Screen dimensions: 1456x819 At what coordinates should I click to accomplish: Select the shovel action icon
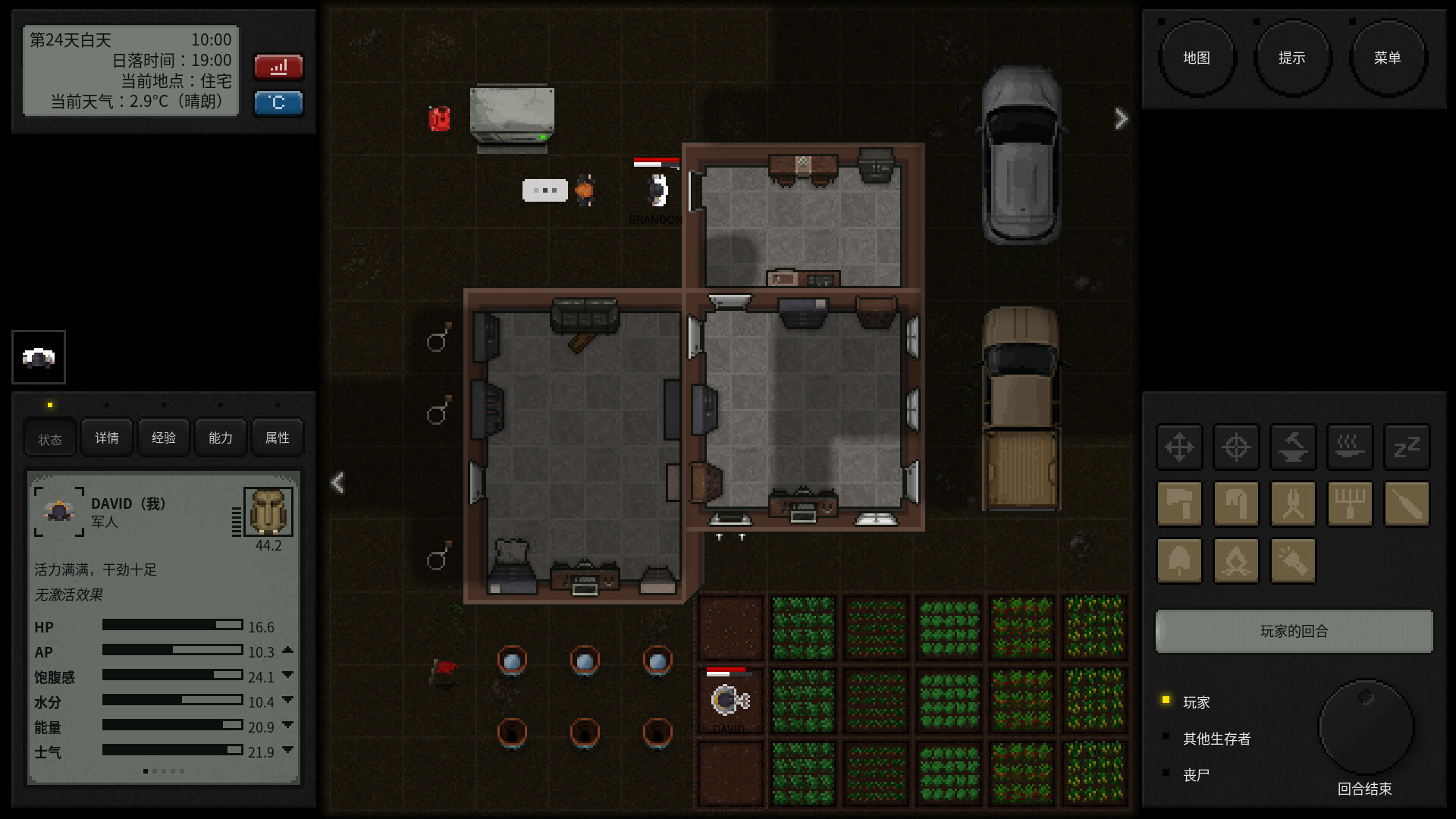[1179, 560]
